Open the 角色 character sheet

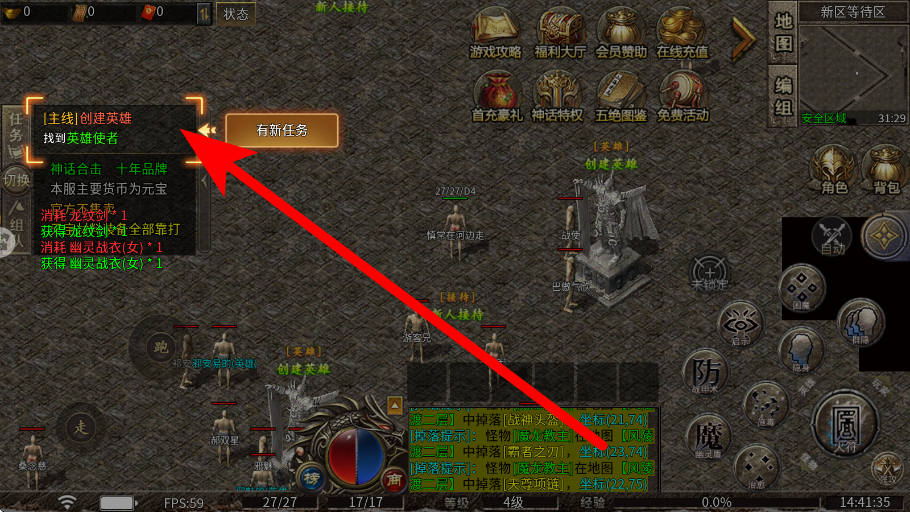[x=834, y=168]
